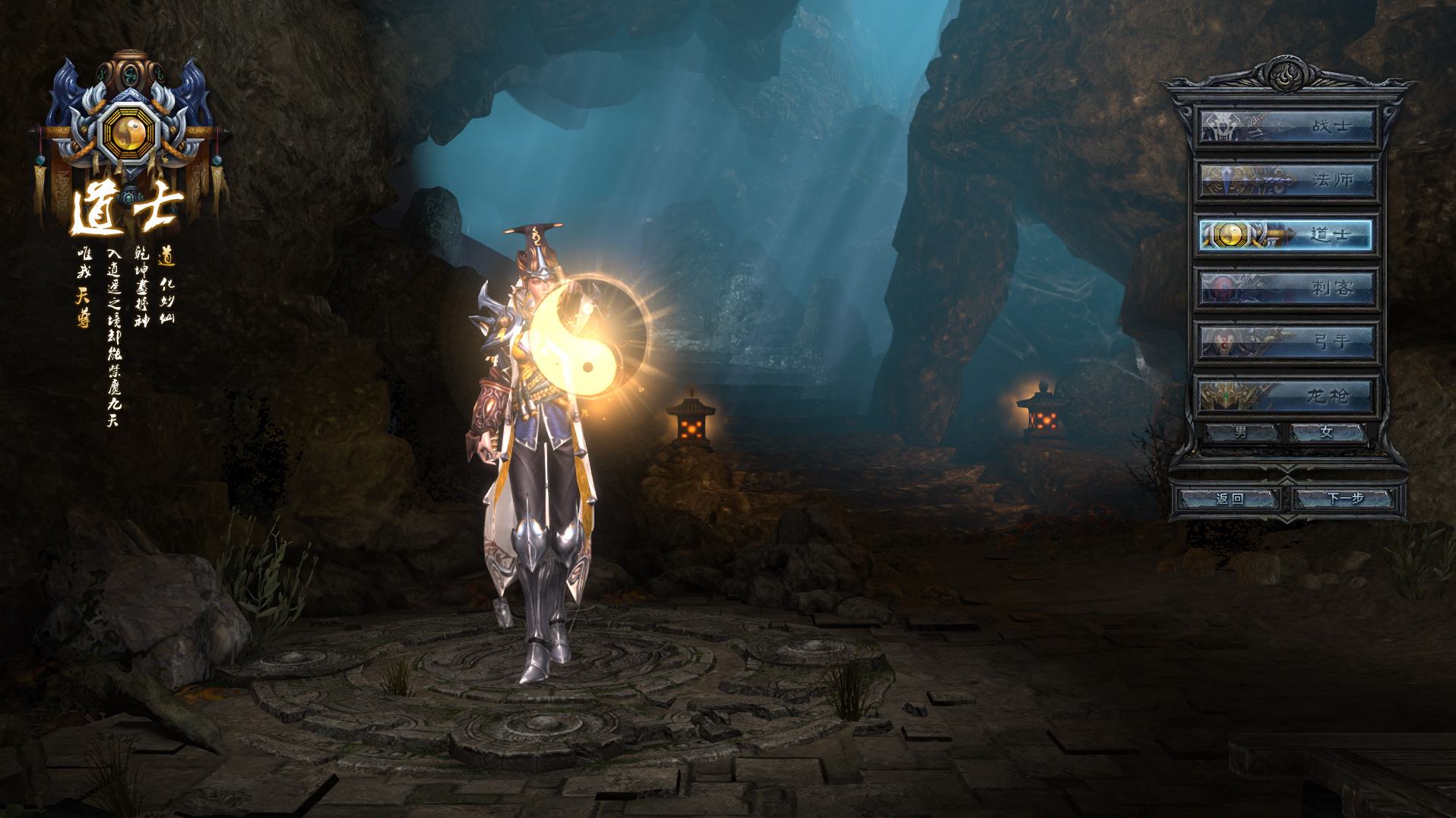Continue with the 下一步 next button
The height and width of the screenshot is (818, 1456).
pyautogui.click(x=1345, y=499)
